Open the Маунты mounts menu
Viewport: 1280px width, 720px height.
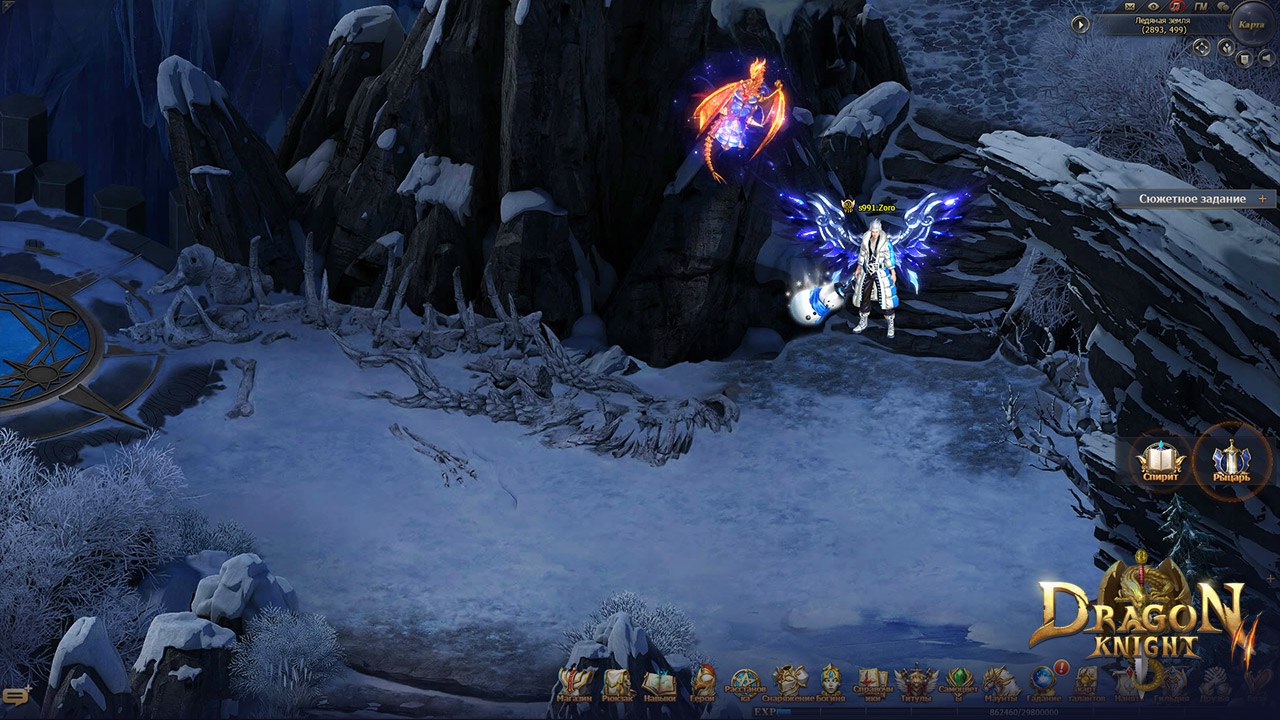pyautogui.click(x=1000, y=683)
